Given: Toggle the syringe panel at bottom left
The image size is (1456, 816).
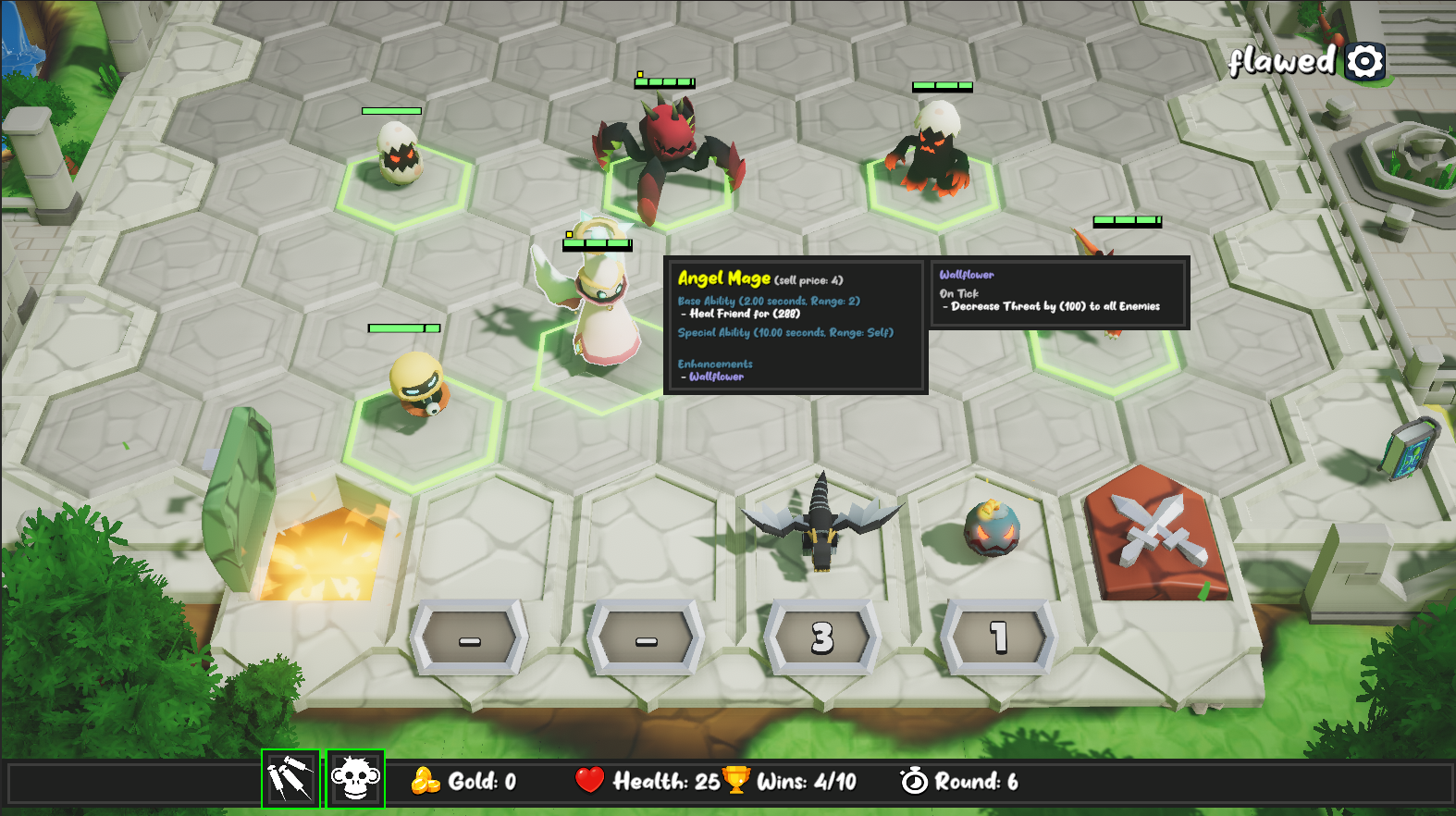Looking at the screenshot, I should [290, 782].
